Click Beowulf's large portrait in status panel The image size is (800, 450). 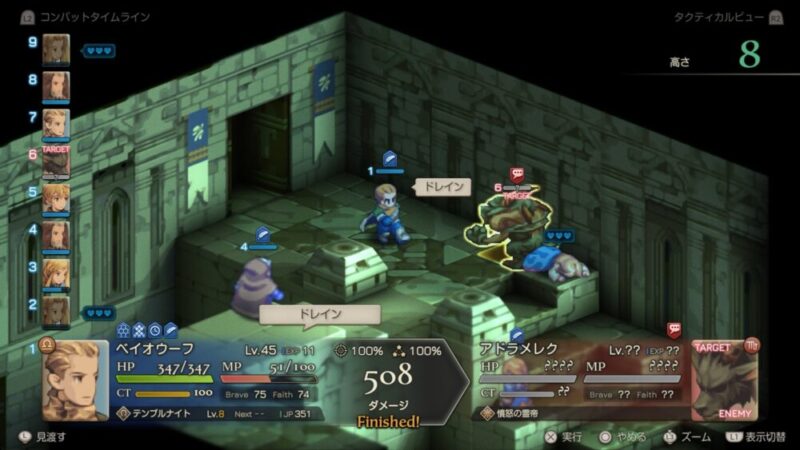tap(74, 381)
